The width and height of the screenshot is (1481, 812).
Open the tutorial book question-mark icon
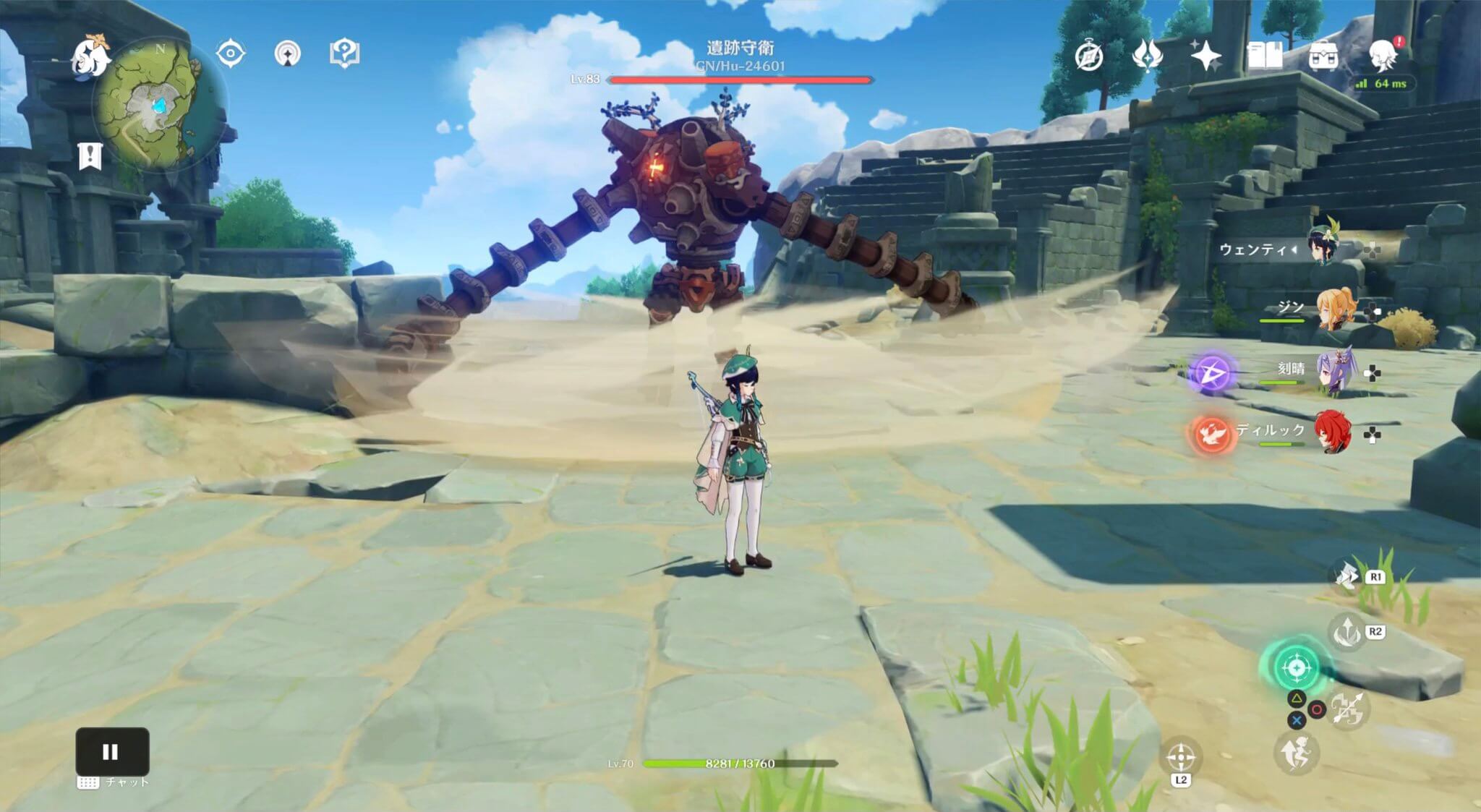coord(346,53)
